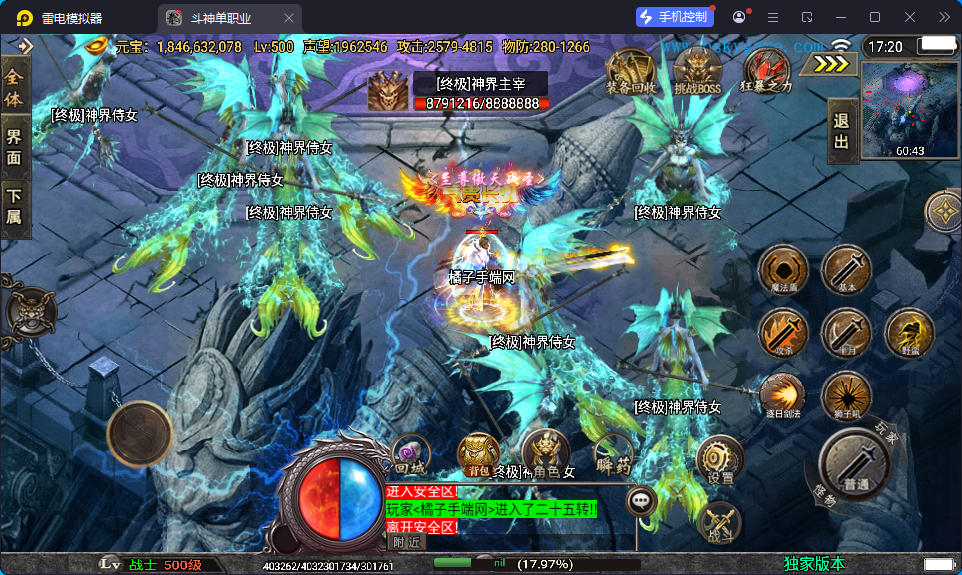
Task: Use the 狮子吼 lion roar skill
Action: pyautogui.click(x=847, y=396)
